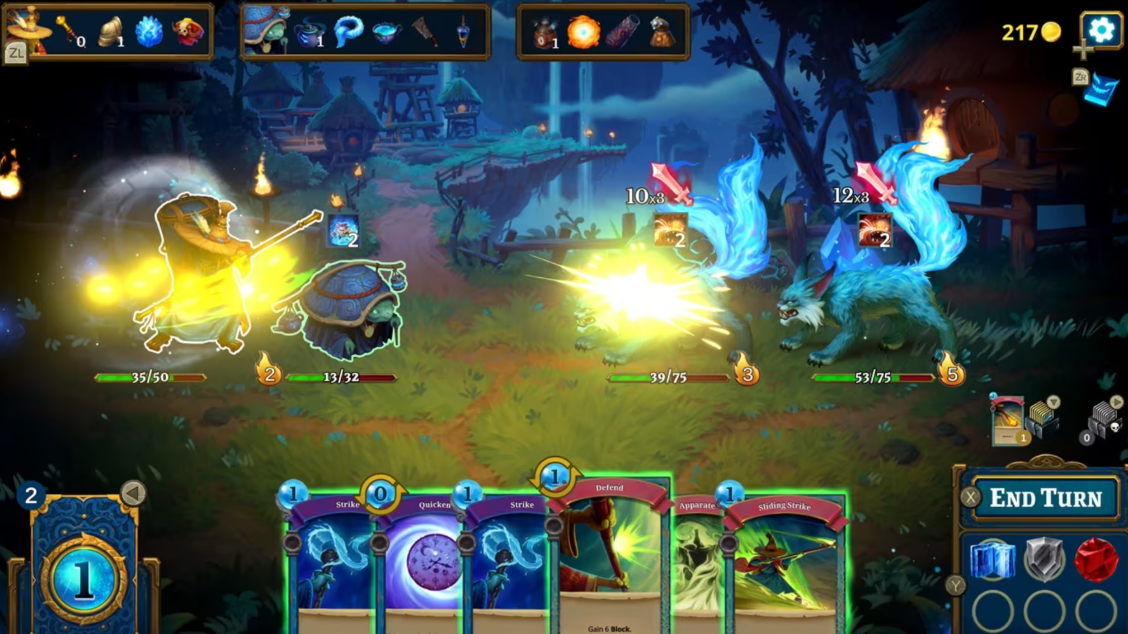Screen dimensions: 1128x634
Task: View the discard pile with skull
Action: pos(1105,420)
